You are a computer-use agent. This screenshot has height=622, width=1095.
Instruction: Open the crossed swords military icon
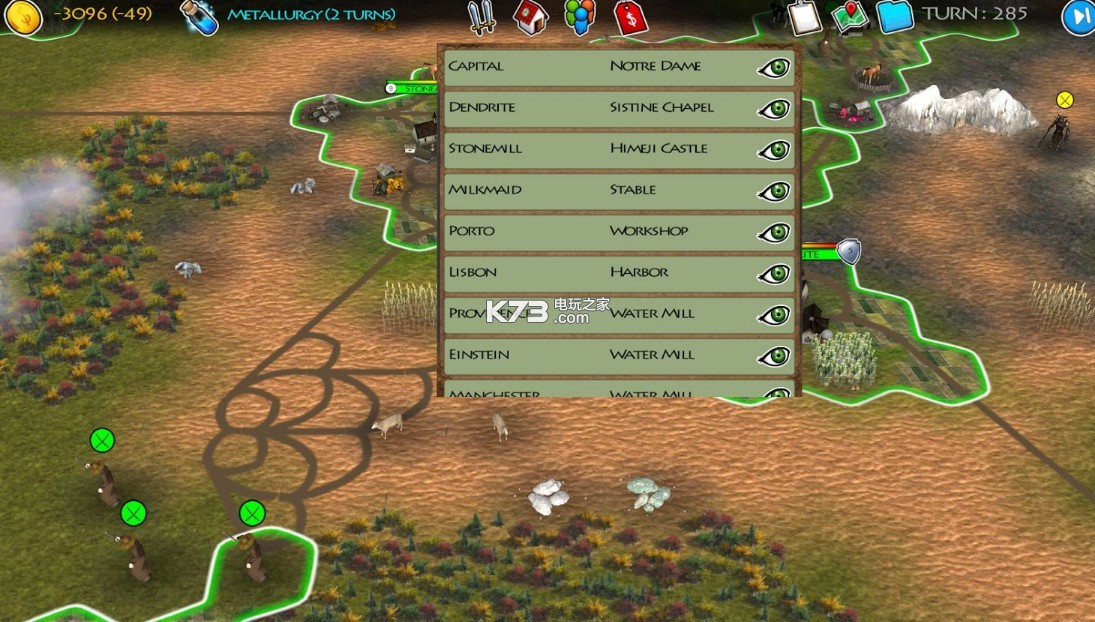click(x=482, y=17)
